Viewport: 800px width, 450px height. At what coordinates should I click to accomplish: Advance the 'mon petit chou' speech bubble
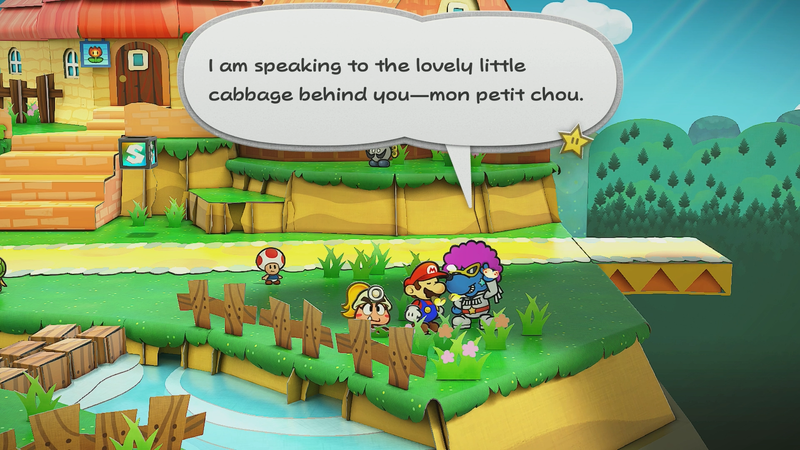coord(400,78)
